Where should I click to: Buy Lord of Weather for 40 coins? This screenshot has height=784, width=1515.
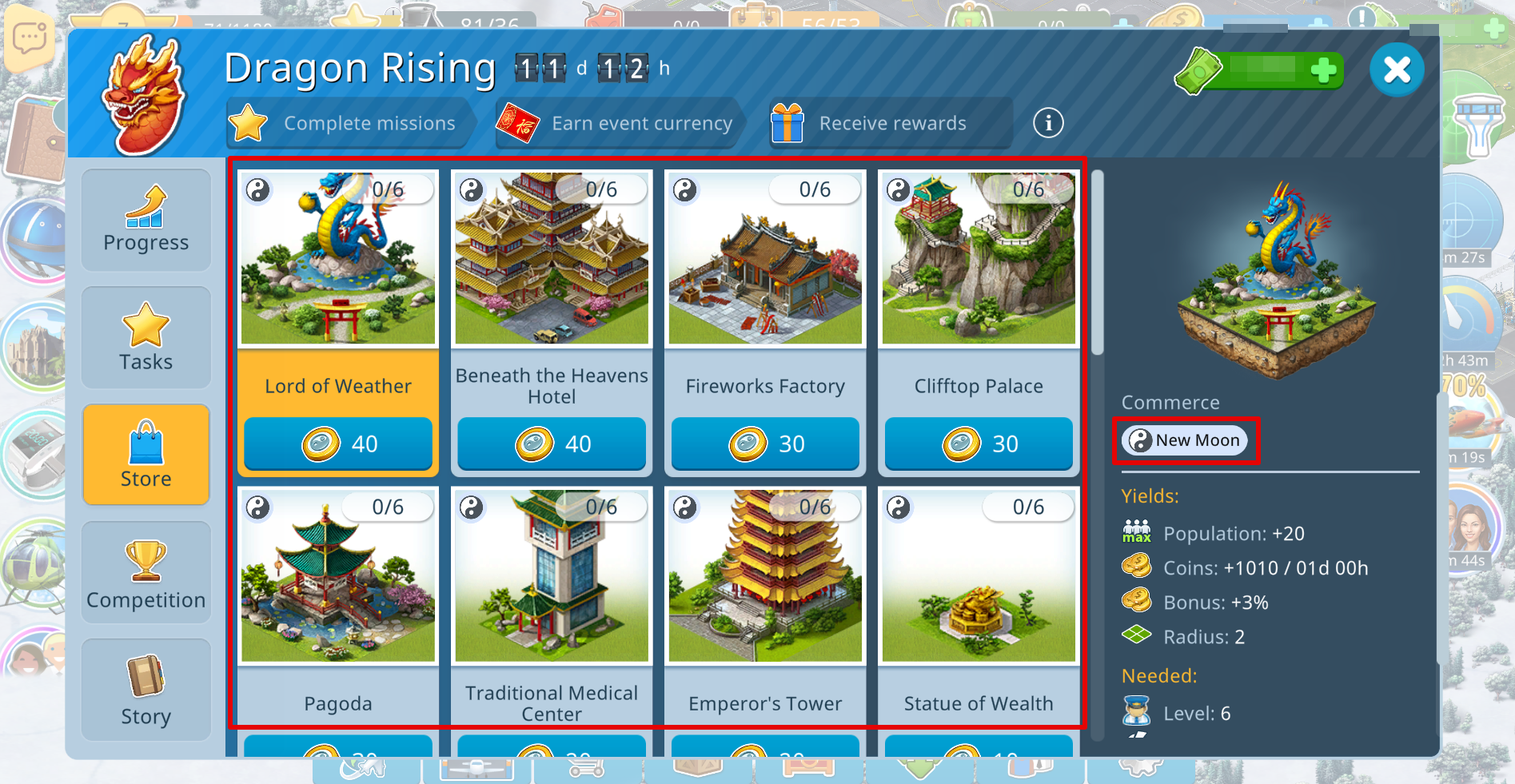click(338, 444)
